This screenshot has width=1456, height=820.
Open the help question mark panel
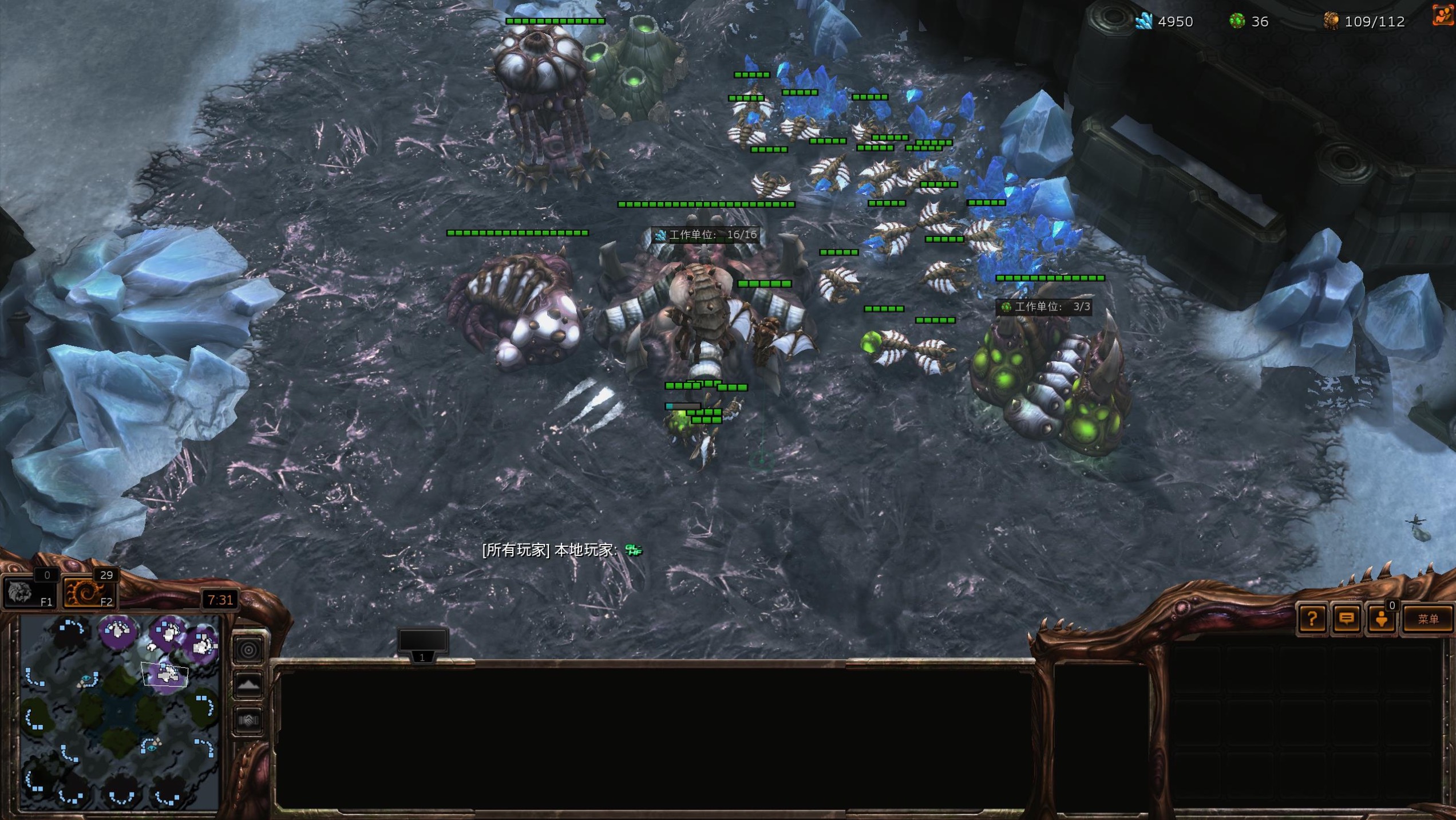pos(1312,619)
